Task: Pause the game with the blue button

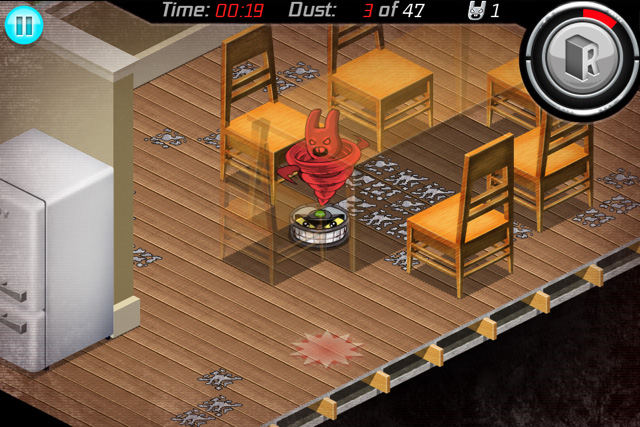Action: point(23,24)
